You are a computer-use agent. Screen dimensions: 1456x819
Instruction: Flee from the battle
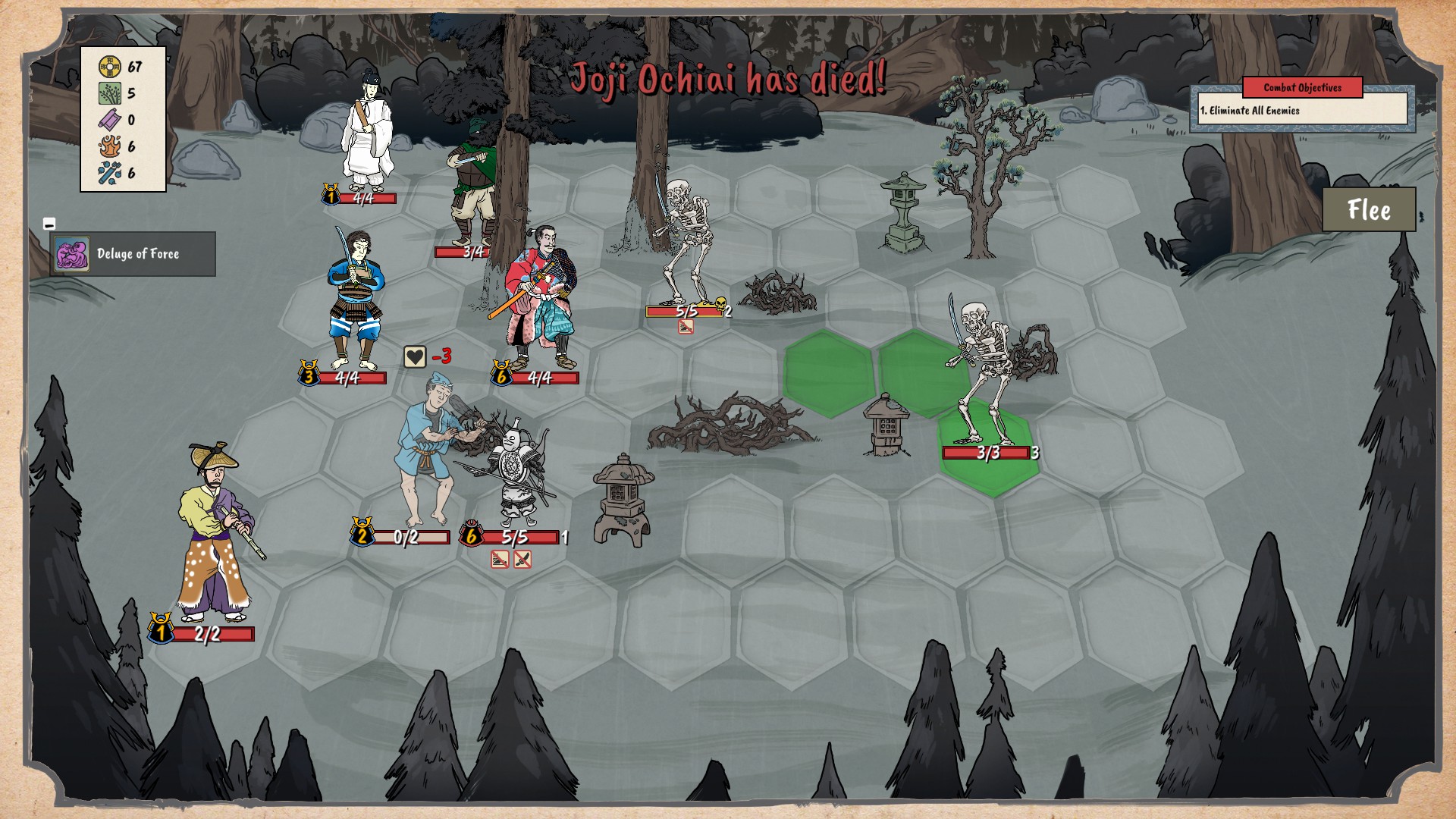click(x=1369, y=209)
